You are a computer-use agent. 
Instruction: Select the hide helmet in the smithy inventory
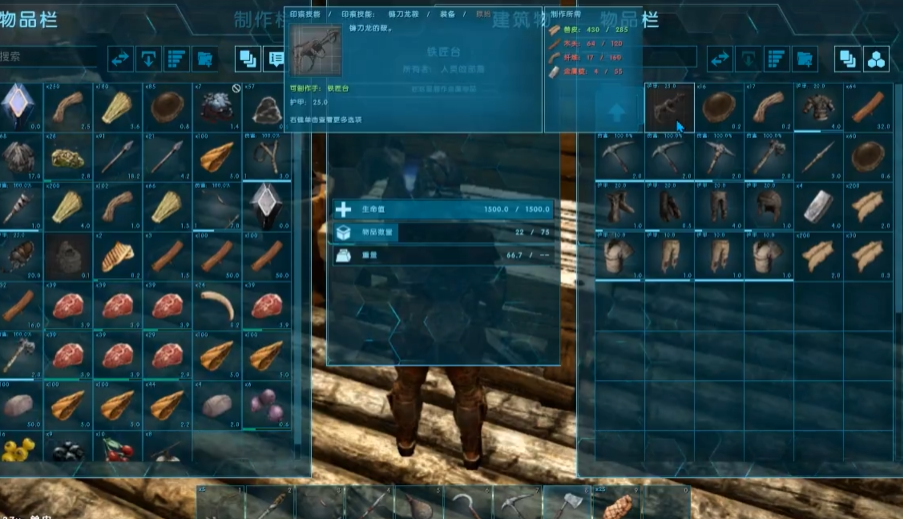[x=768, y=205]
